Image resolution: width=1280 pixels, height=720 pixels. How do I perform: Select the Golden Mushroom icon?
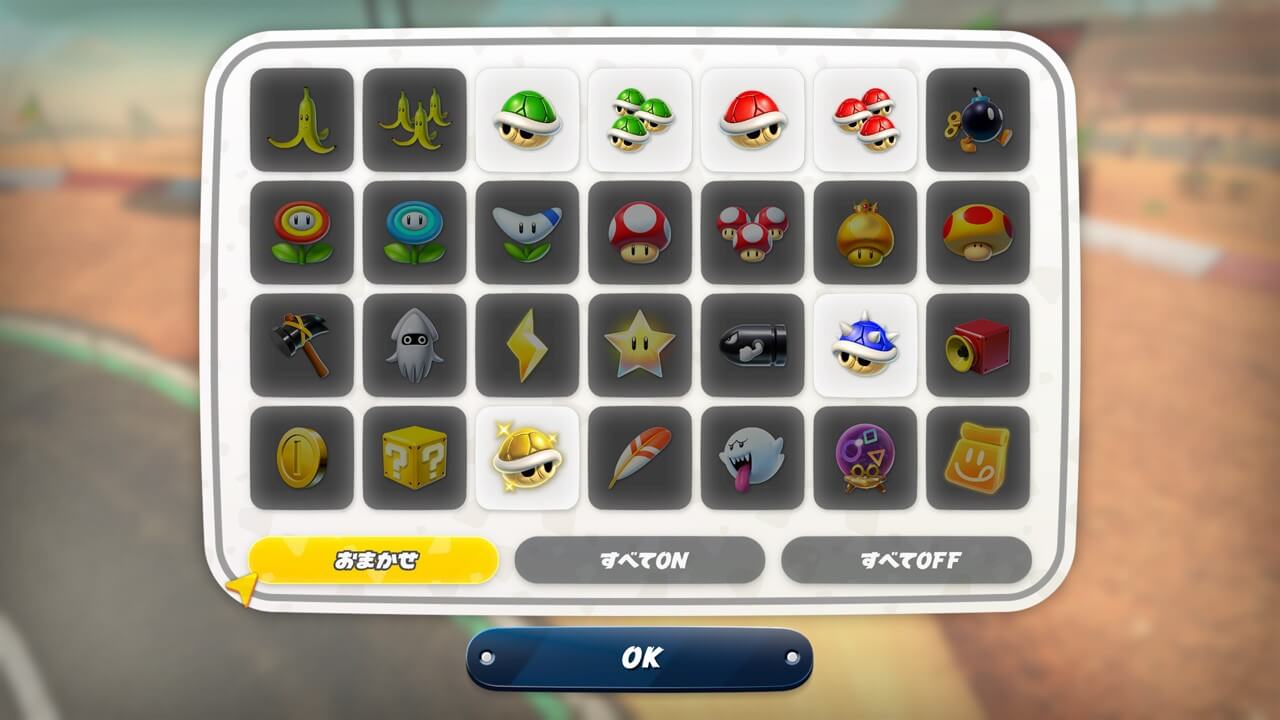coord(866,232)
